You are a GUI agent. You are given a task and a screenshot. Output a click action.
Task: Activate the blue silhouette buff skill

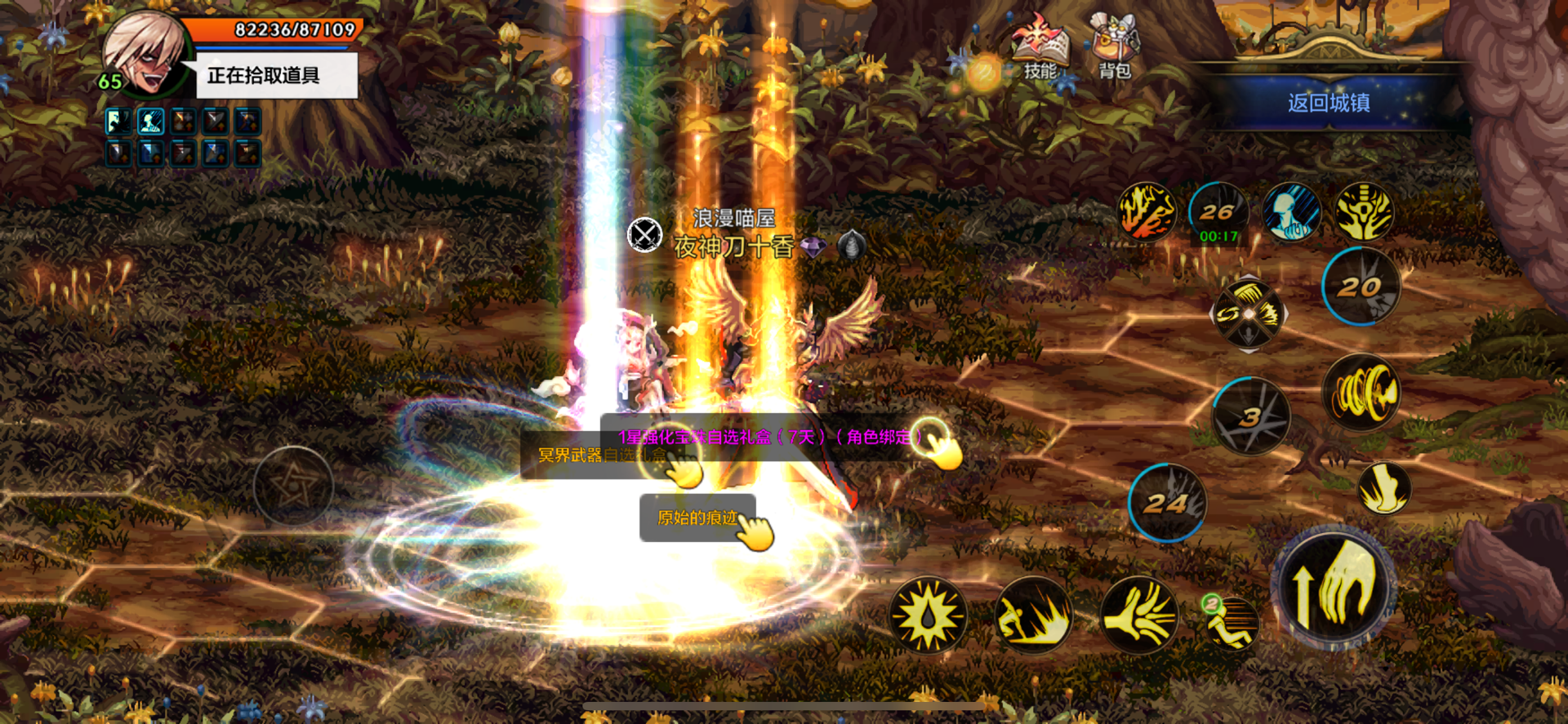1291,211
